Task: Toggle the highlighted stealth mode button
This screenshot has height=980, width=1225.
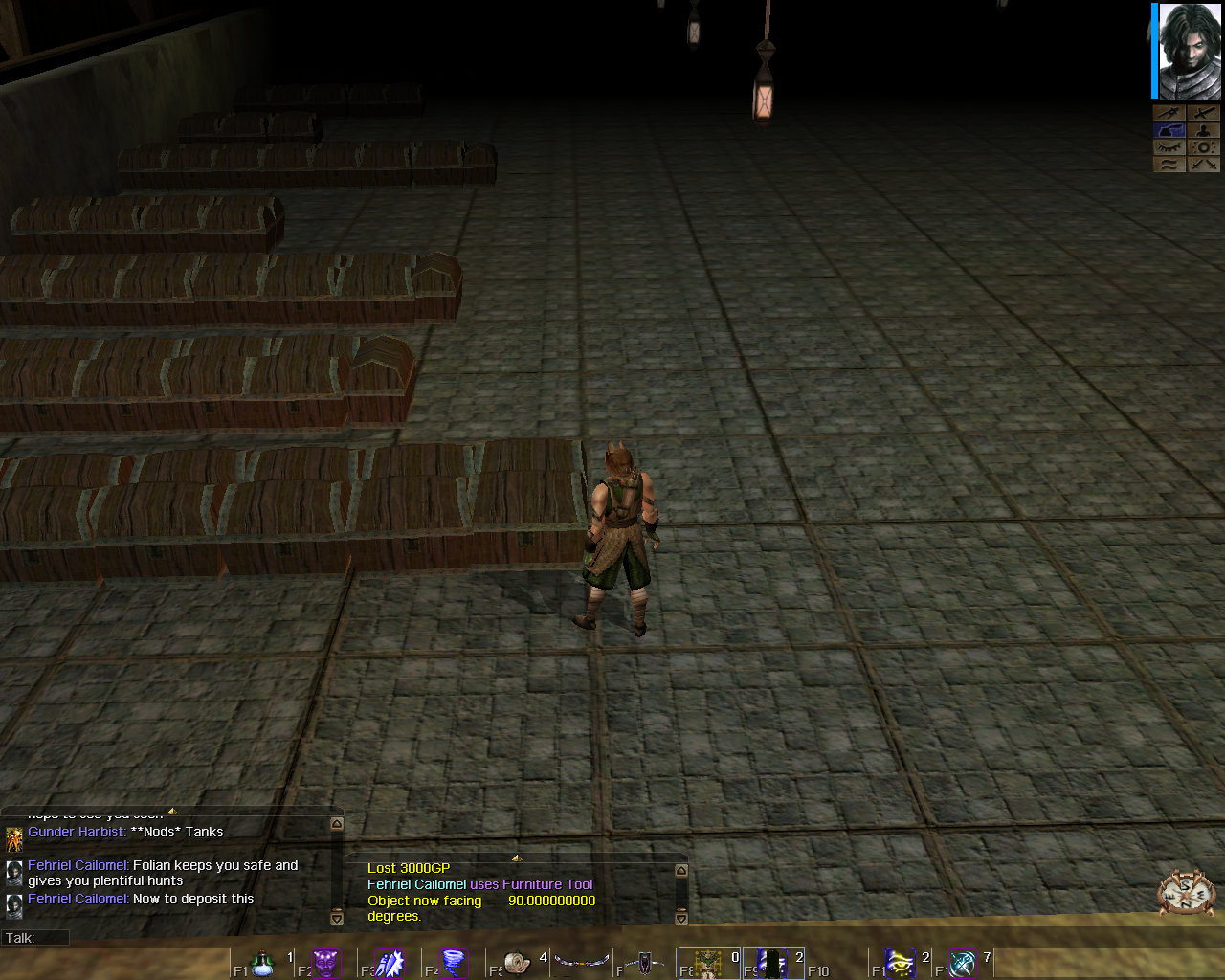Action: pyautogui.click(x=1169, y=130)
